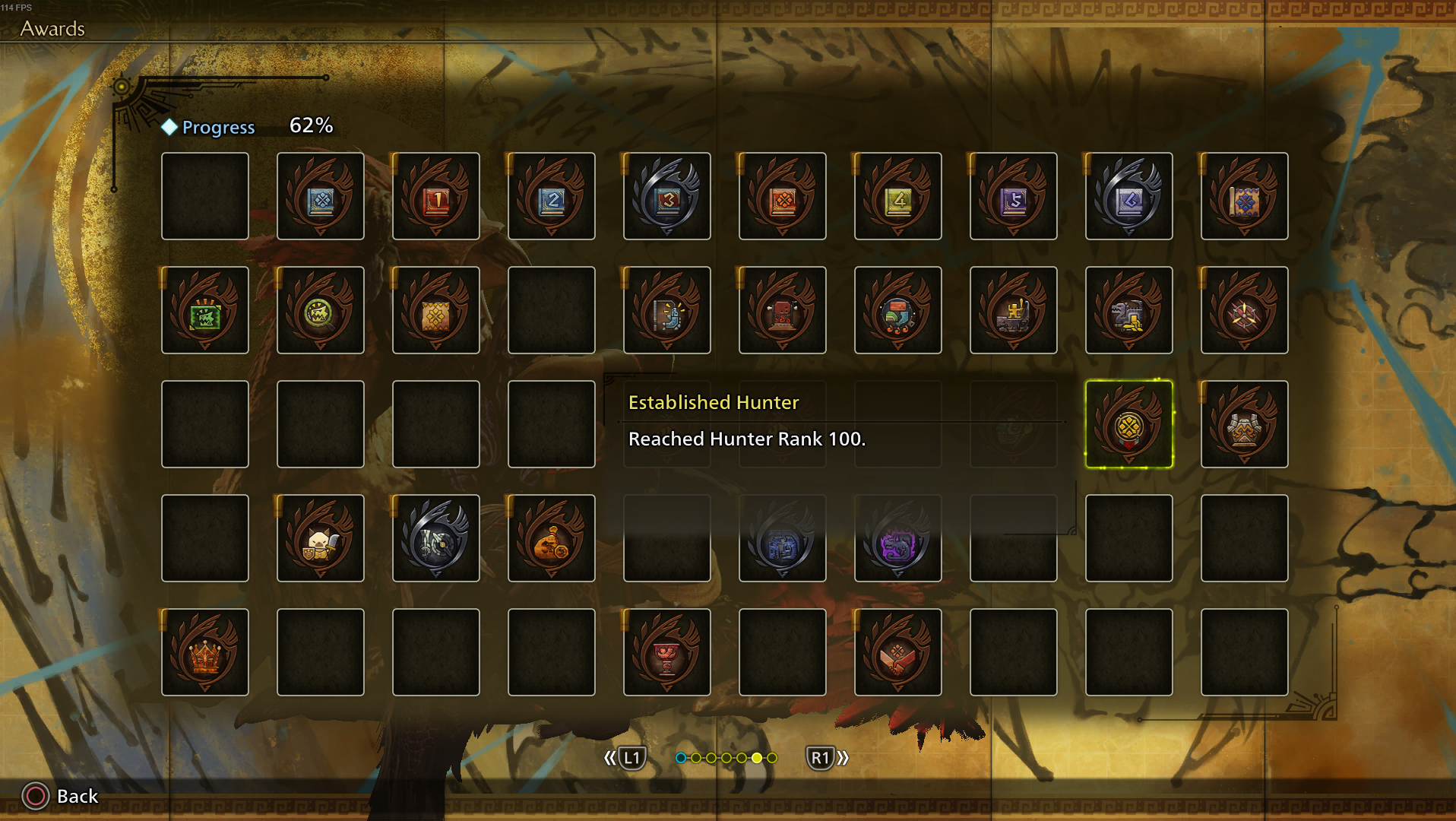Choose the silver book award numbered 6
The image size is (1456, 821).
point(1129,197)
